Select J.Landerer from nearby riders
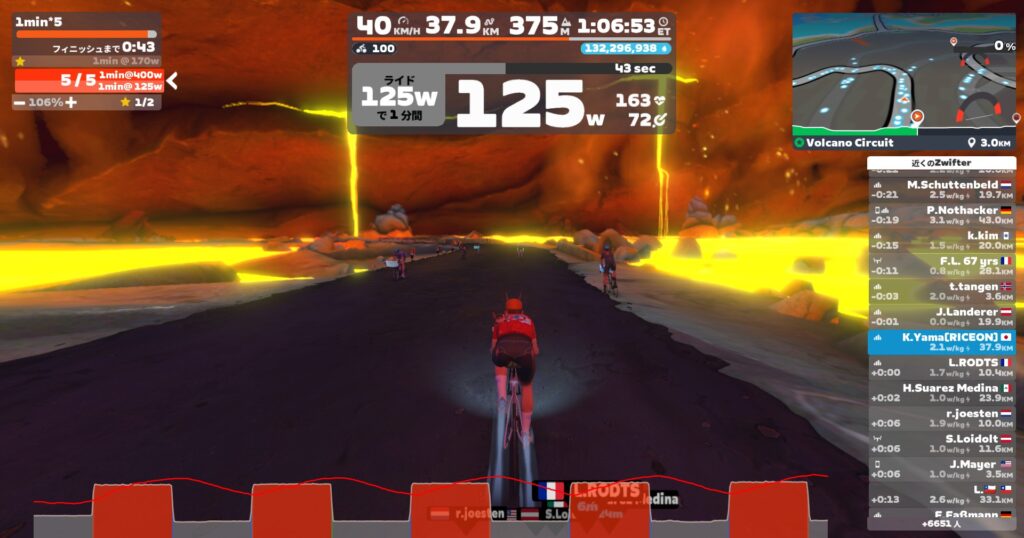1024x538 pixels. pyautogui.click(x=941, y=316)
